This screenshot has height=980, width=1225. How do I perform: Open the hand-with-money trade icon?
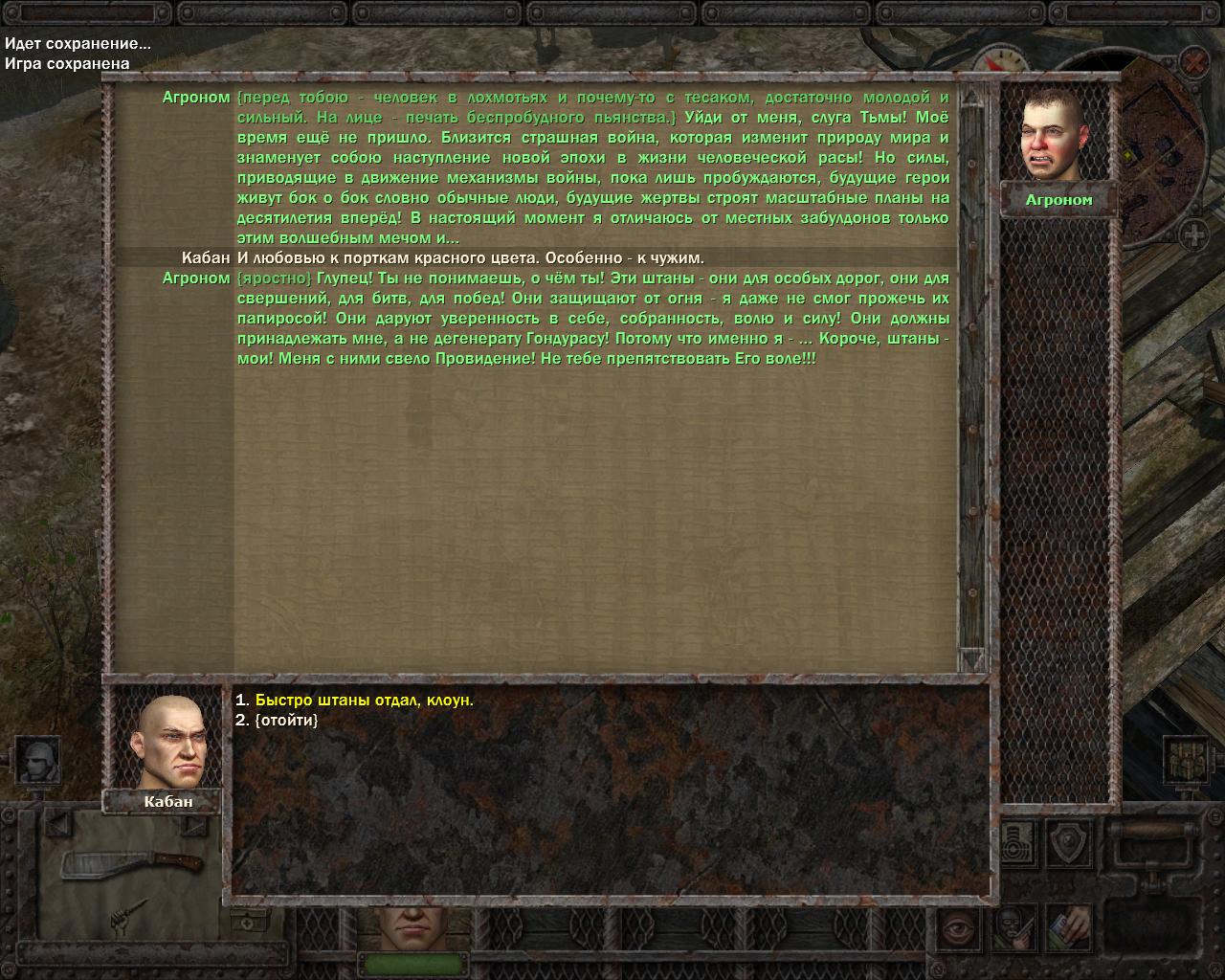click(x=1068, y=925)
